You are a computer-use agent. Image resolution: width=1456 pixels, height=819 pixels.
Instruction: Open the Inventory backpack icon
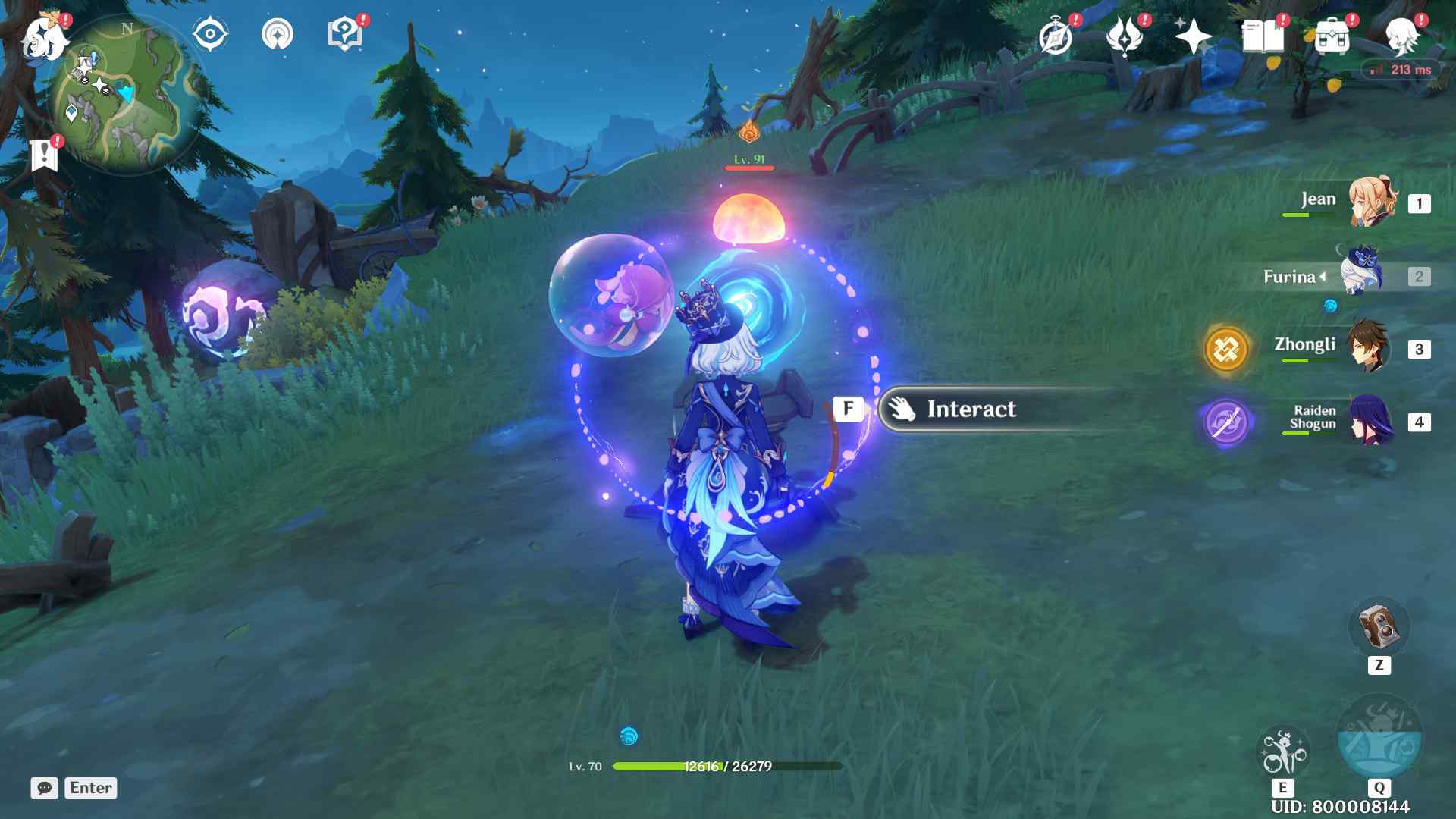coord(1332,36)
